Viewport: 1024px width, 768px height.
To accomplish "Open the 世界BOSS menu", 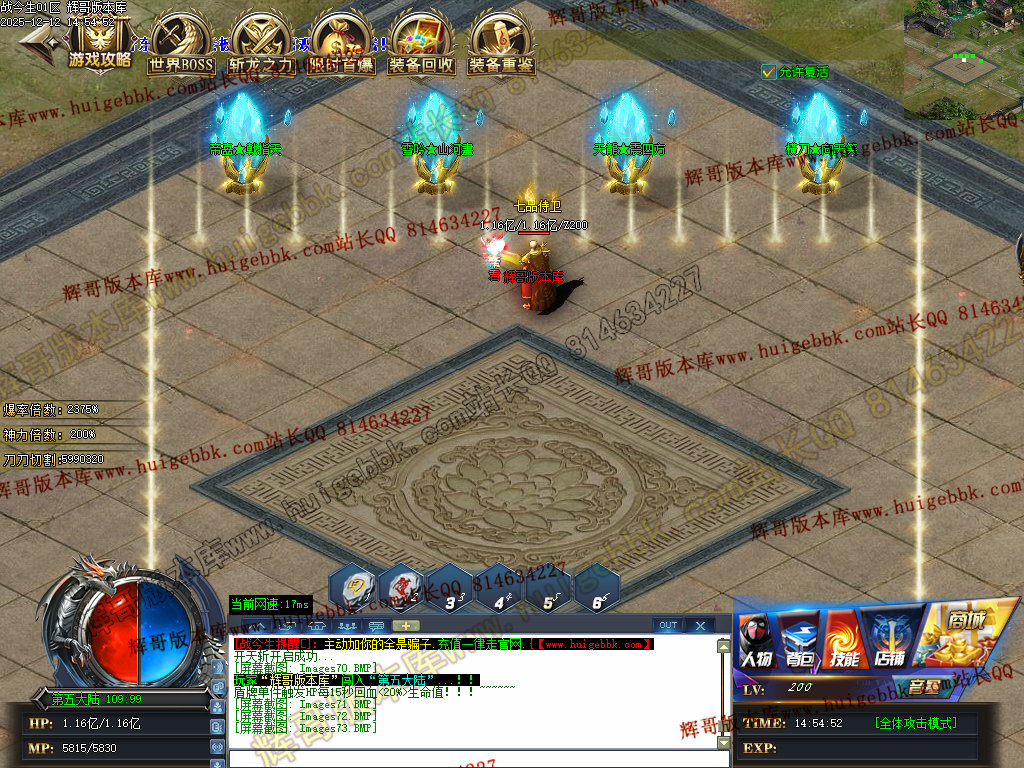I will pyautogui.click(x=181, y=44).
